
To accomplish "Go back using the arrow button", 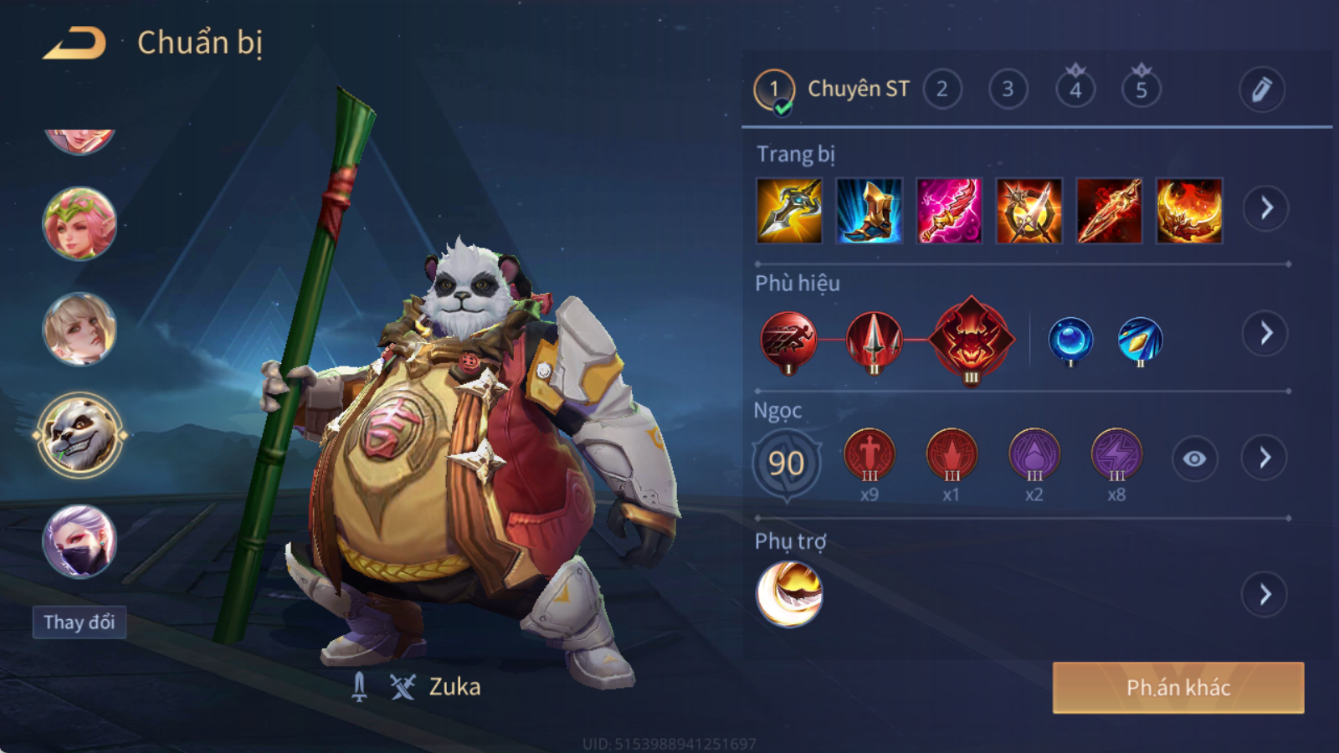I will [75, 43].
